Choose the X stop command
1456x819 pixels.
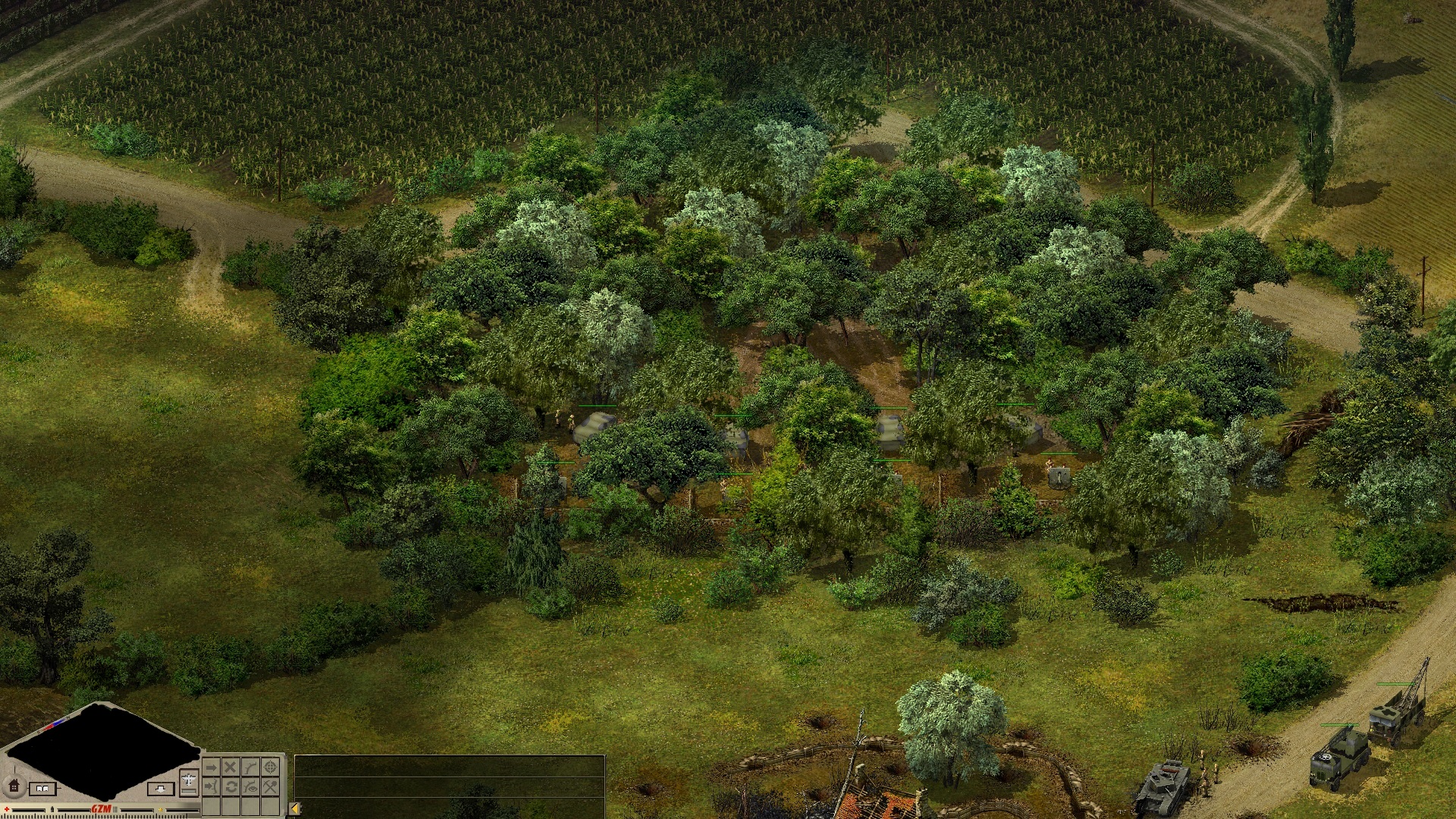coord(231,767)
